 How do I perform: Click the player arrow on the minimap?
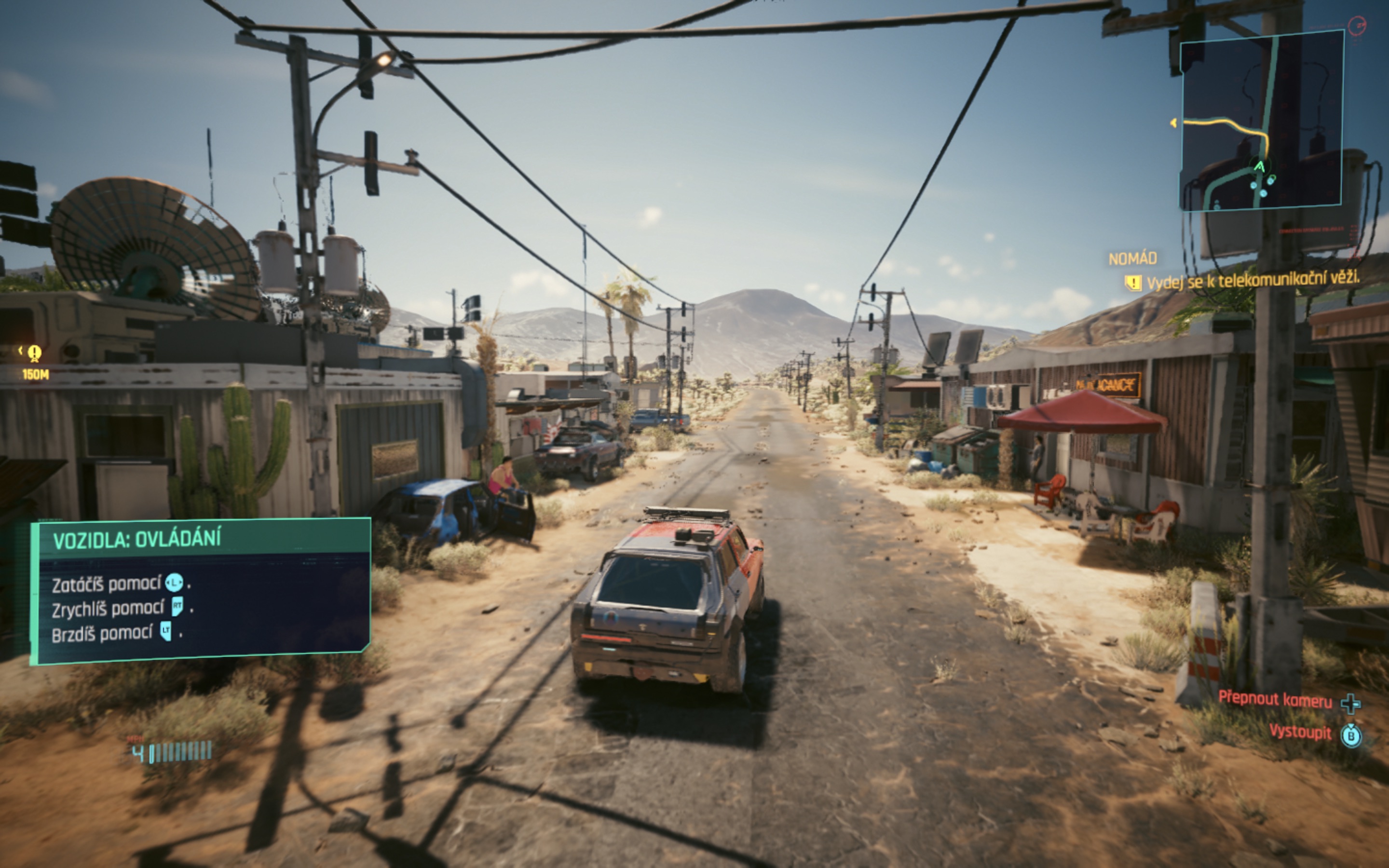pos(1259,167)
